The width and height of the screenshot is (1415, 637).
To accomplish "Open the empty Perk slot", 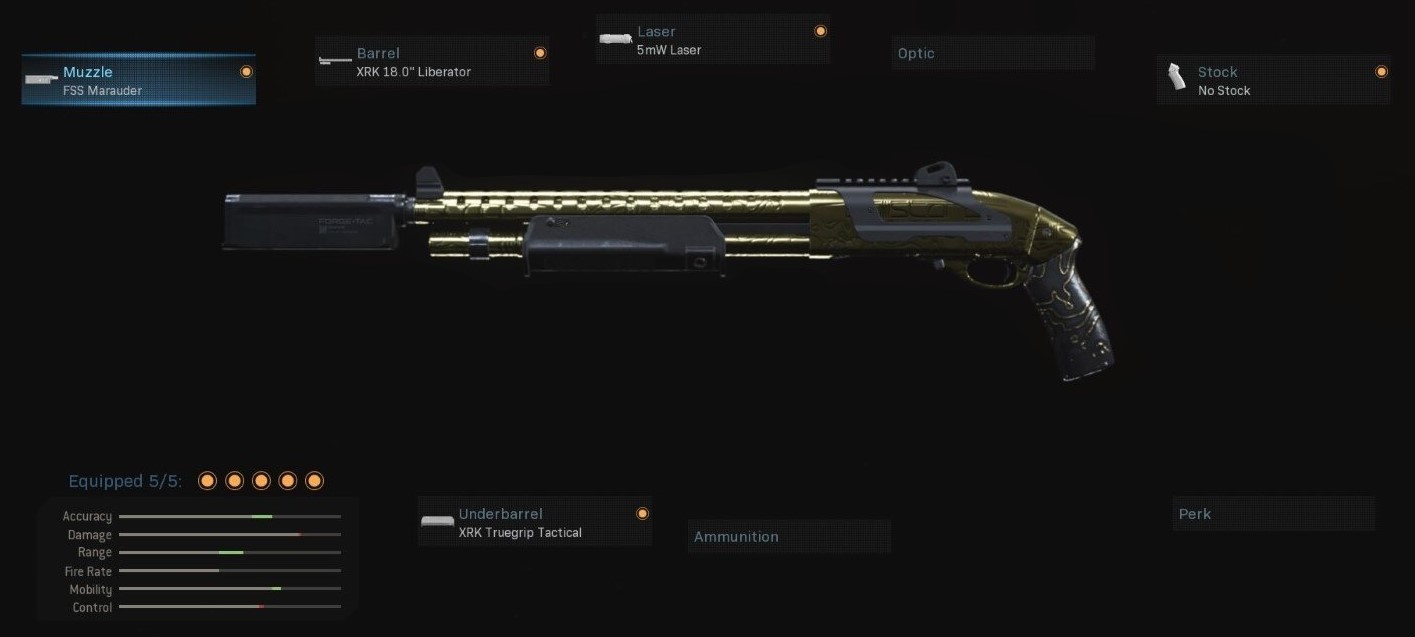I will (1273, 514).
